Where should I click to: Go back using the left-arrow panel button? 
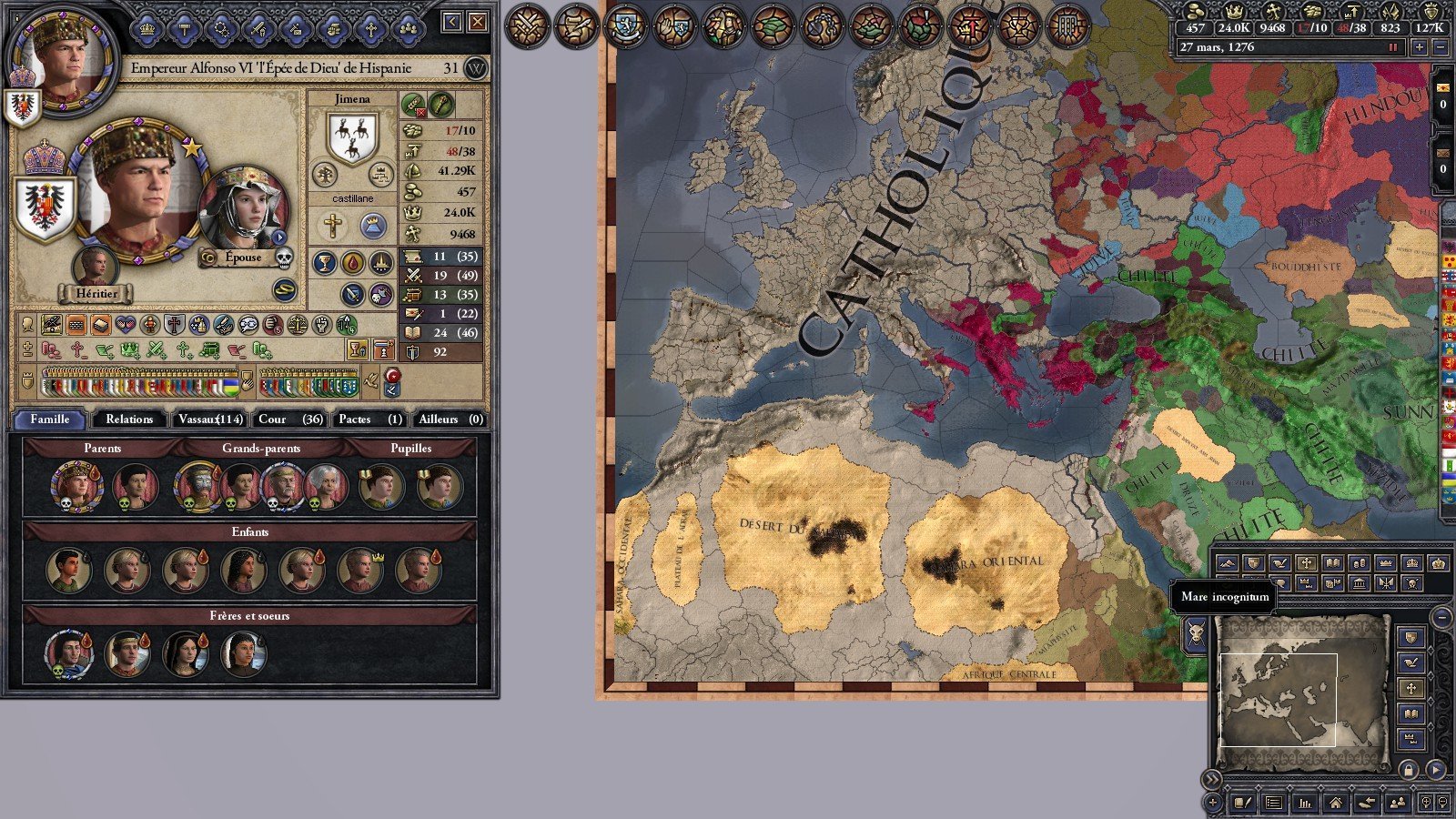pyautogui.click(x=452, y=22)
